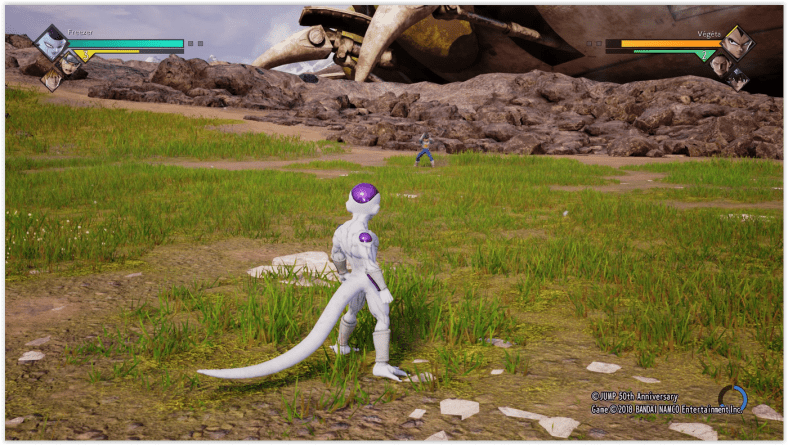Select the second enemy teammate portrait below Vegeta

(x=720, y=65)
